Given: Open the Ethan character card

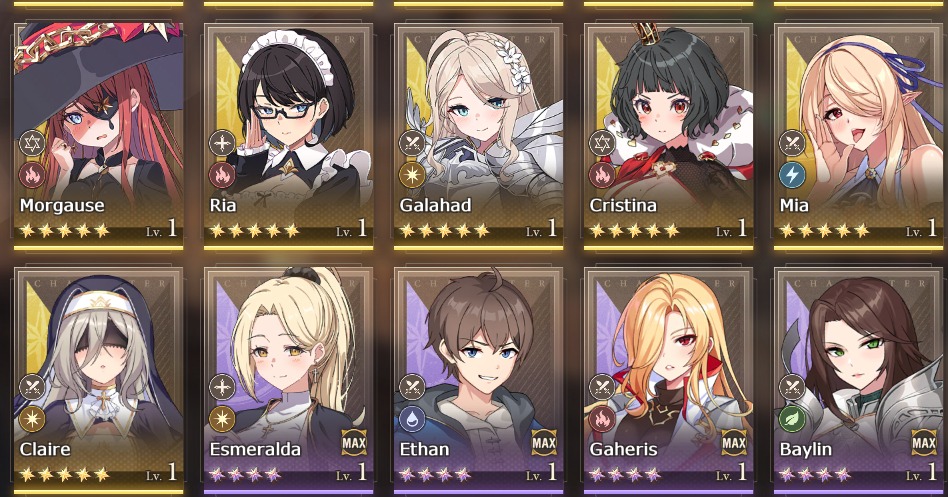Looking at the screenshot, I should pyautogui.click(x=478, y=375).
